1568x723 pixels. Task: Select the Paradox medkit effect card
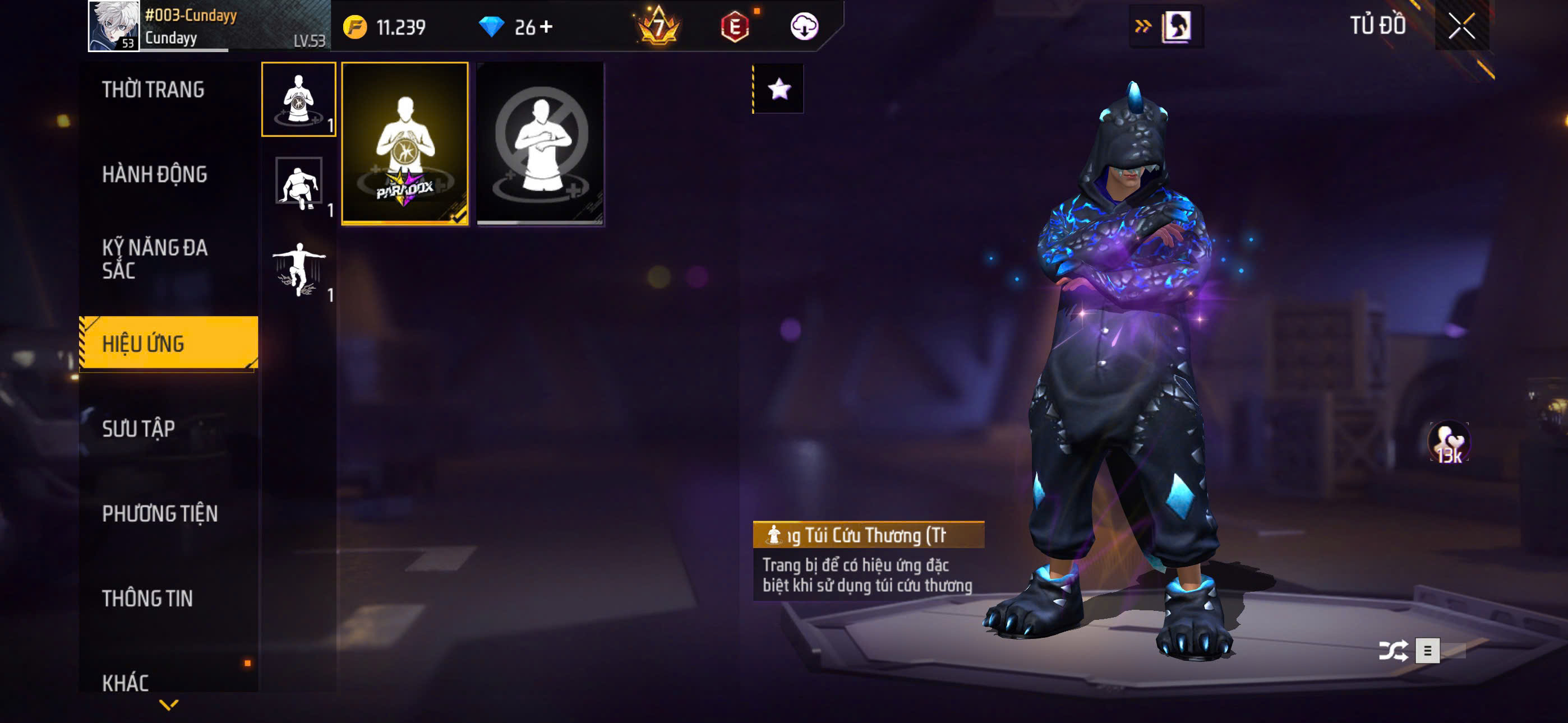tap(405, 143)
